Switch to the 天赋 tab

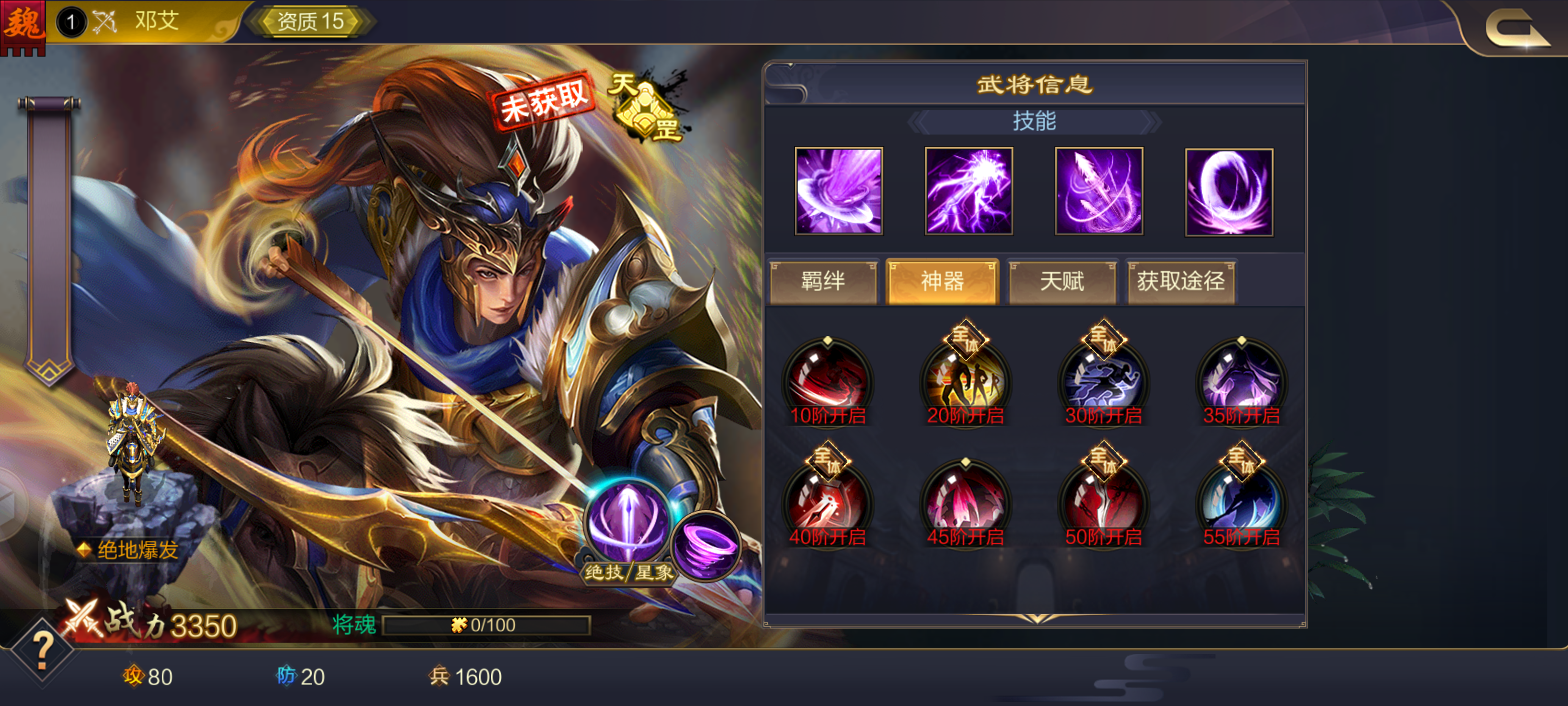pyautogui.click(x=1061, y=281)
